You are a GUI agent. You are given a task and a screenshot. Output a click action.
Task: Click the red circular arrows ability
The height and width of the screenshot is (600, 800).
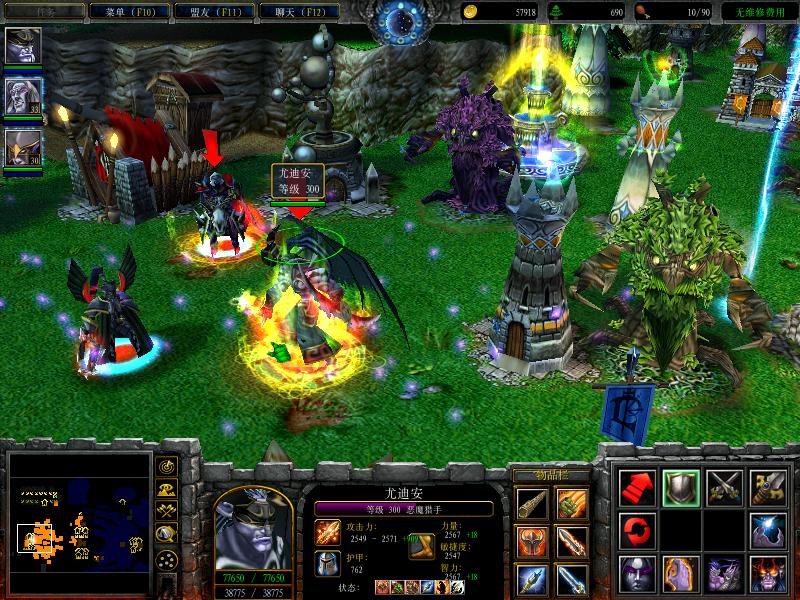point(637,530)
